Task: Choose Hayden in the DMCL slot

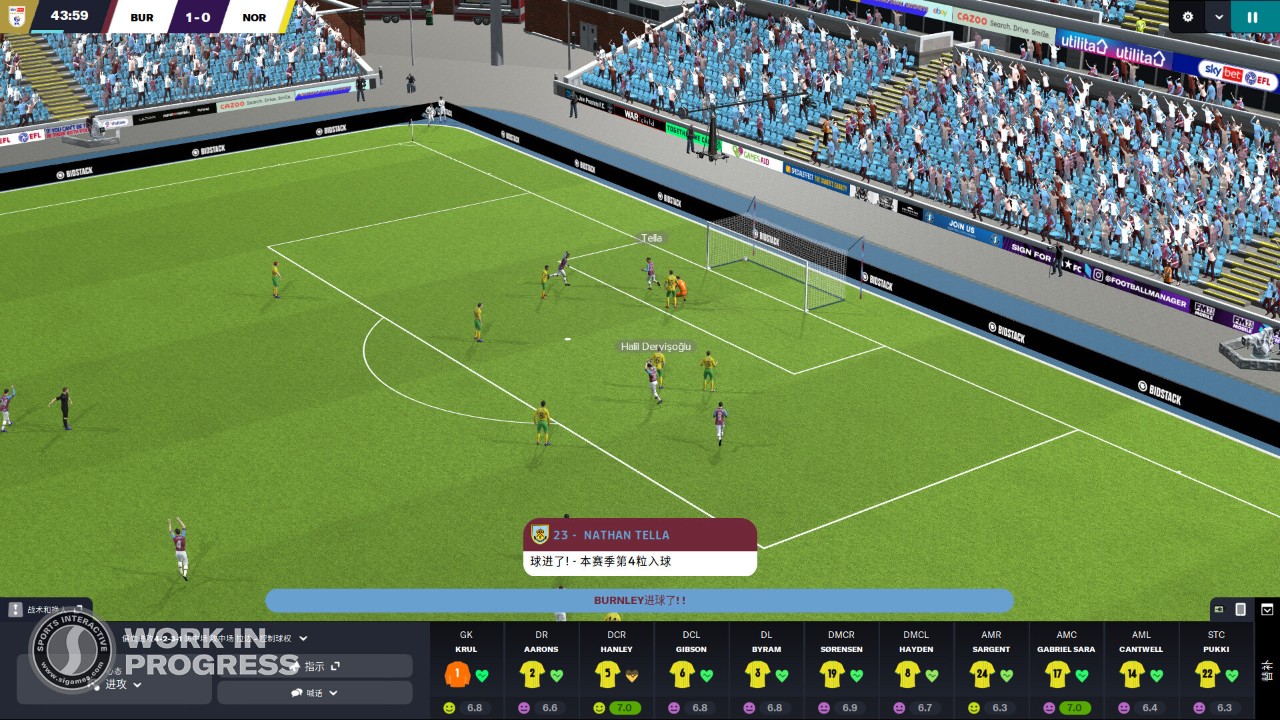Action: [916, 671]
